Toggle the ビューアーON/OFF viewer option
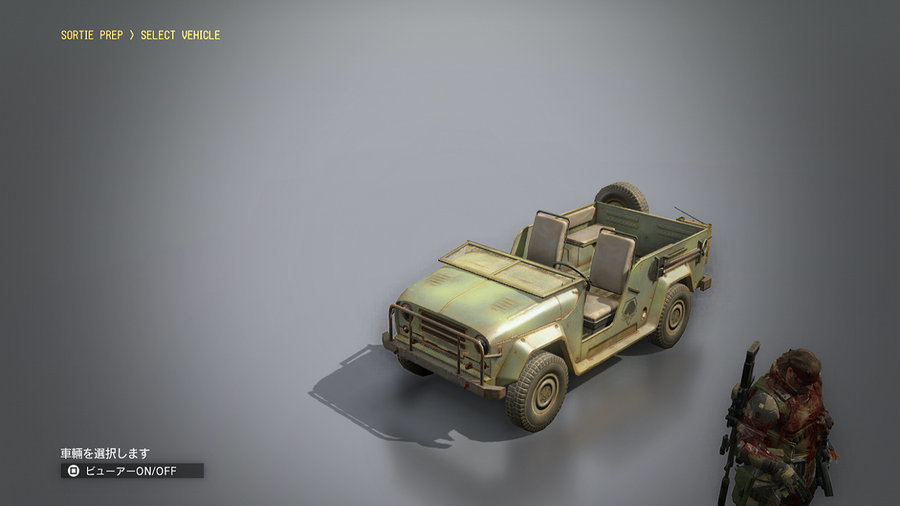Image resolution: width=900 pixels, height=506 pixels. click(x=131, y=470)
